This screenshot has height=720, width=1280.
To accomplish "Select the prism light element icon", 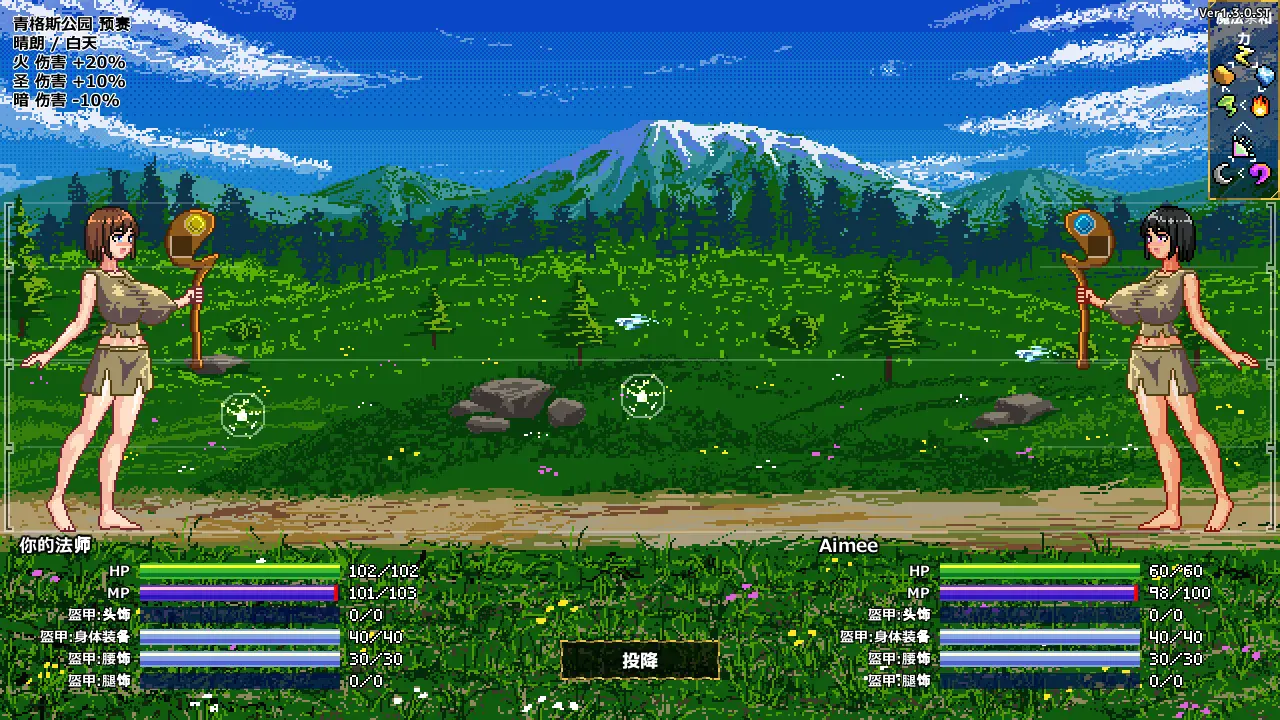I will point(1242,148).
